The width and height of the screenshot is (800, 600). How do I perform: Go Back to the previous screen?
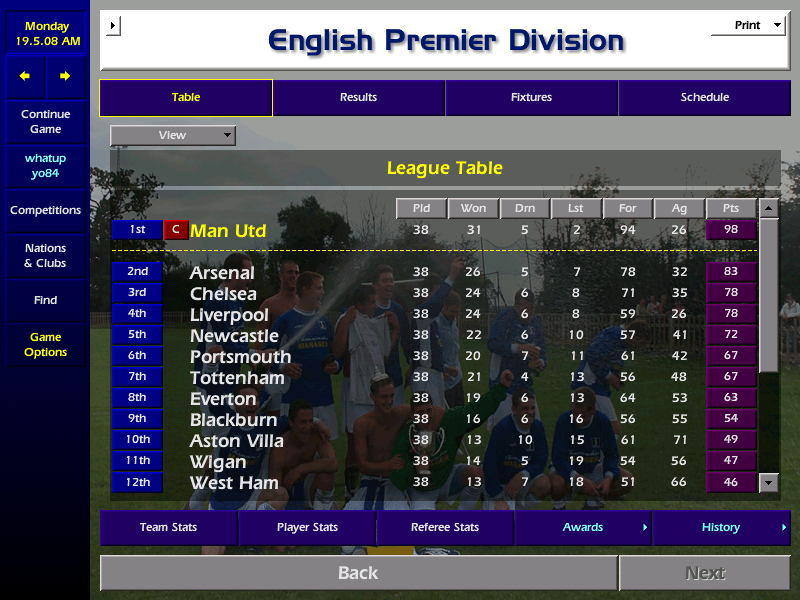[358, 573]
